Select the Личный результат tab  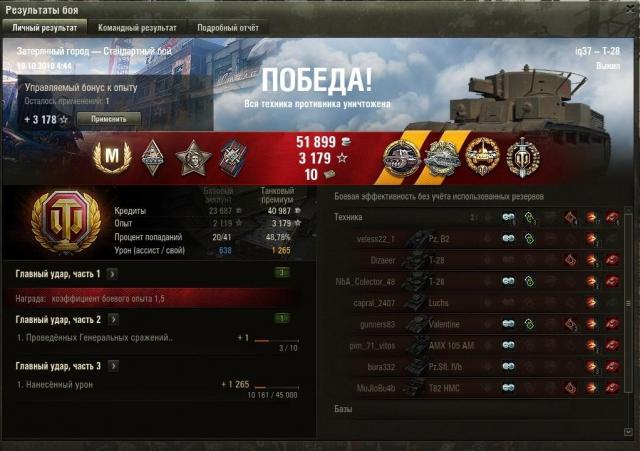(45, 28)
